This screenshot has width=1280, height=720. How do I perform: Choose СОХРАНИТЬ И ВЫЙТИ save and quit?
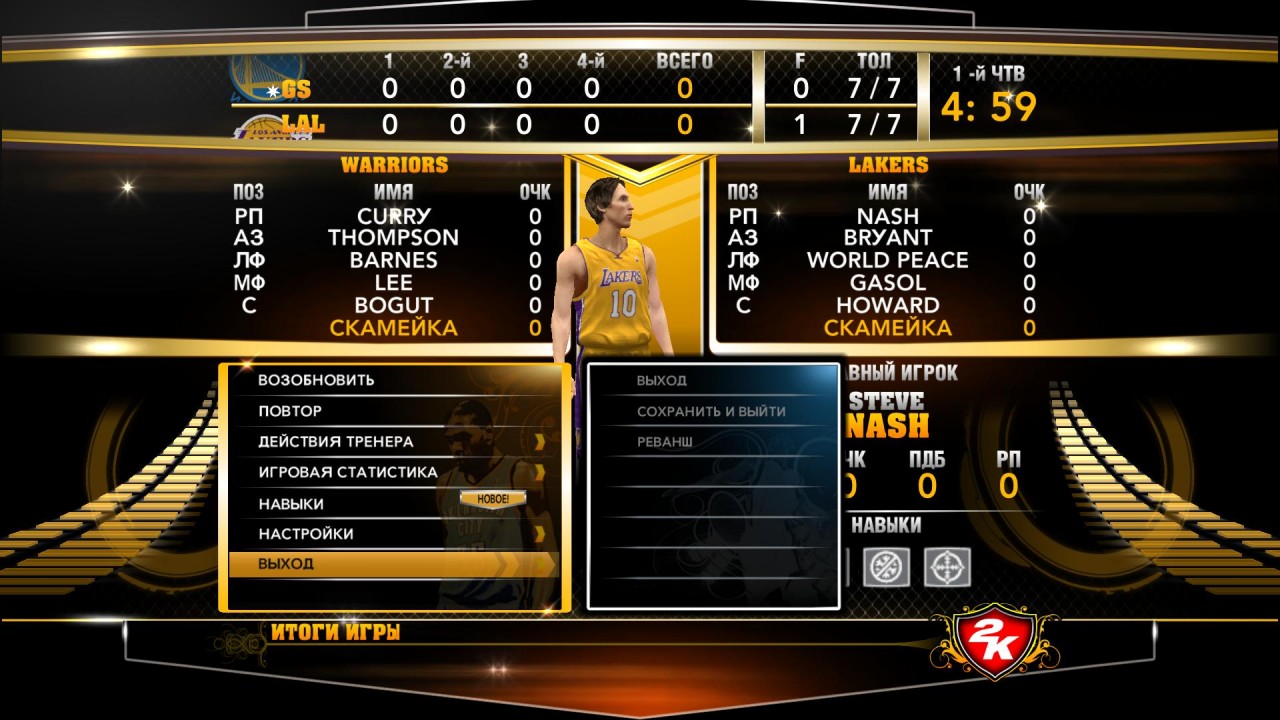coord(711,411)
